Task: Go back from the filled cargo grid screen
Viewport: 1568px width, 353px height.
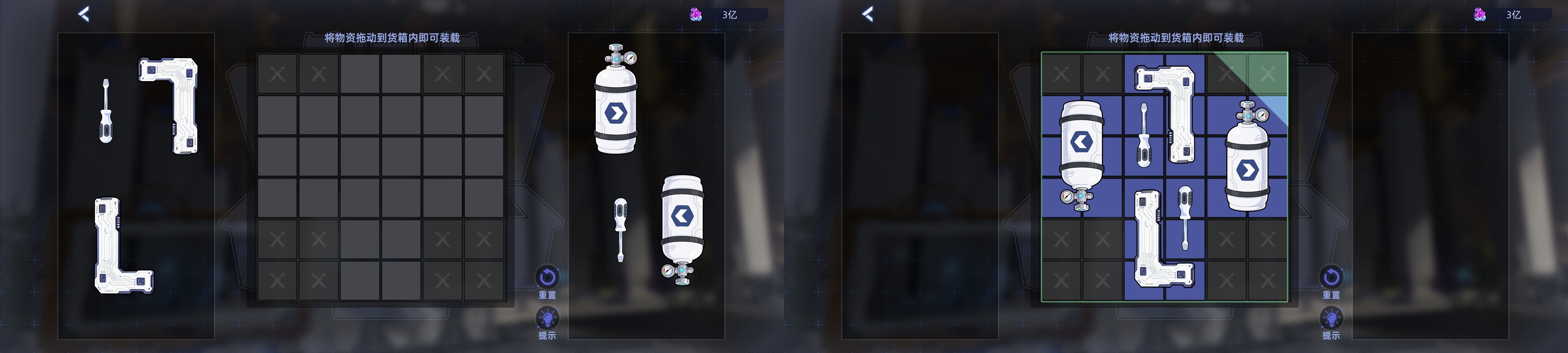Action: 868,14
